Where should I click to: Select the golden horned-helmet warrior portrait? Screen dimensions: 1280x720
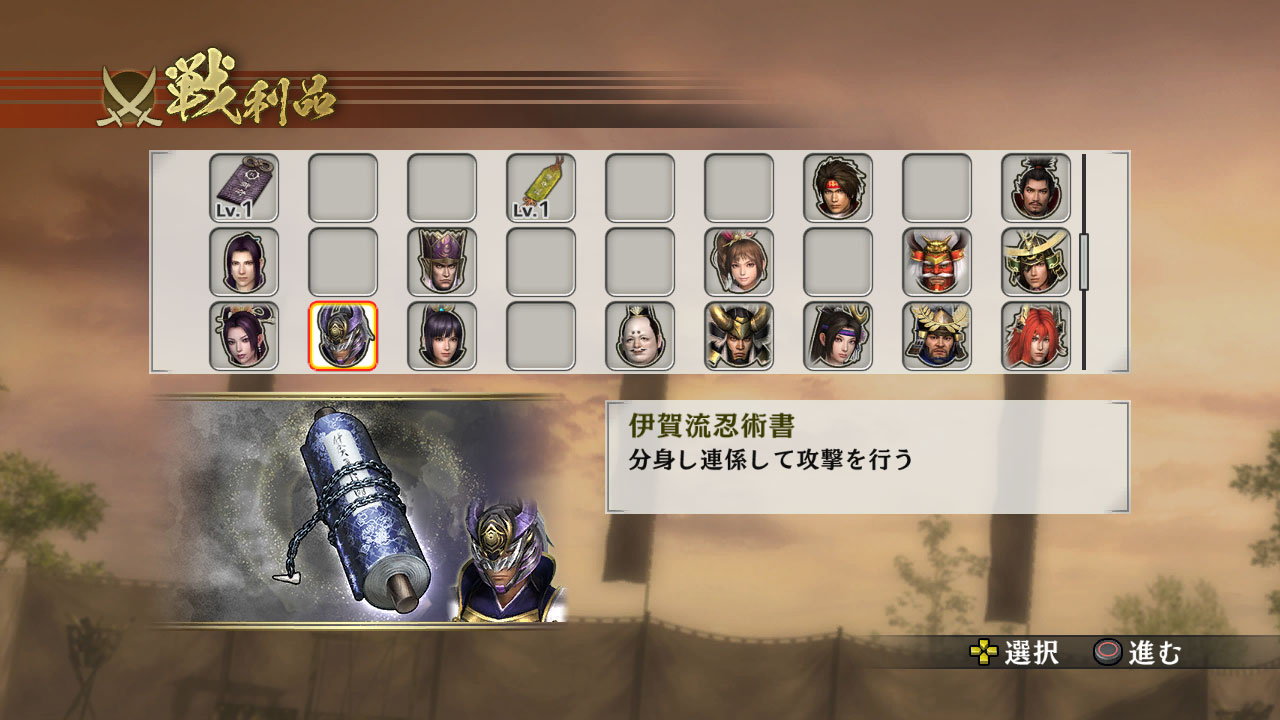(x=740, y=338)
